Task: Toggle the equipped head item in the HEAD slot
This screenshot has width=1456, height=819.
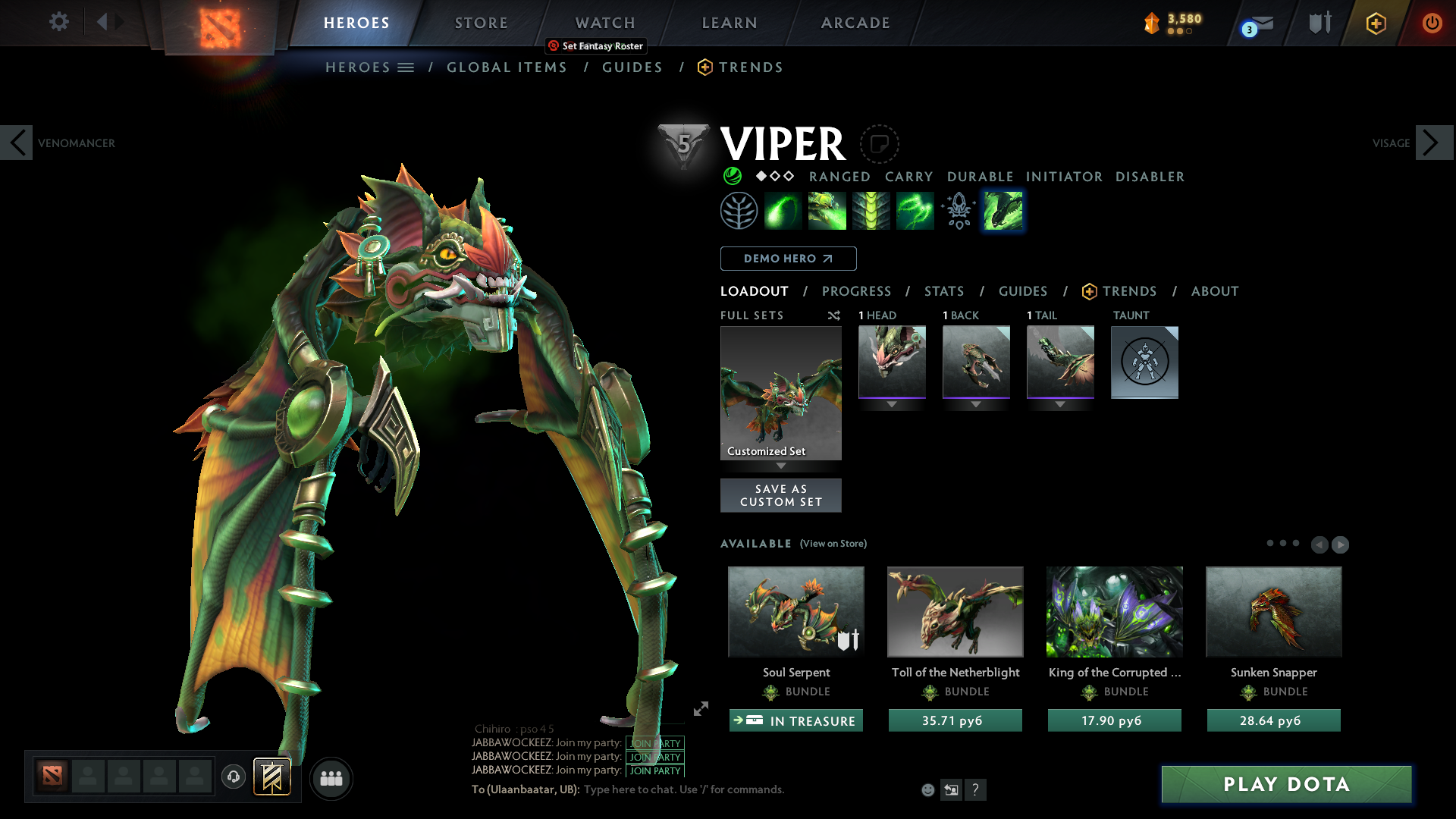Action: point(892,362)
